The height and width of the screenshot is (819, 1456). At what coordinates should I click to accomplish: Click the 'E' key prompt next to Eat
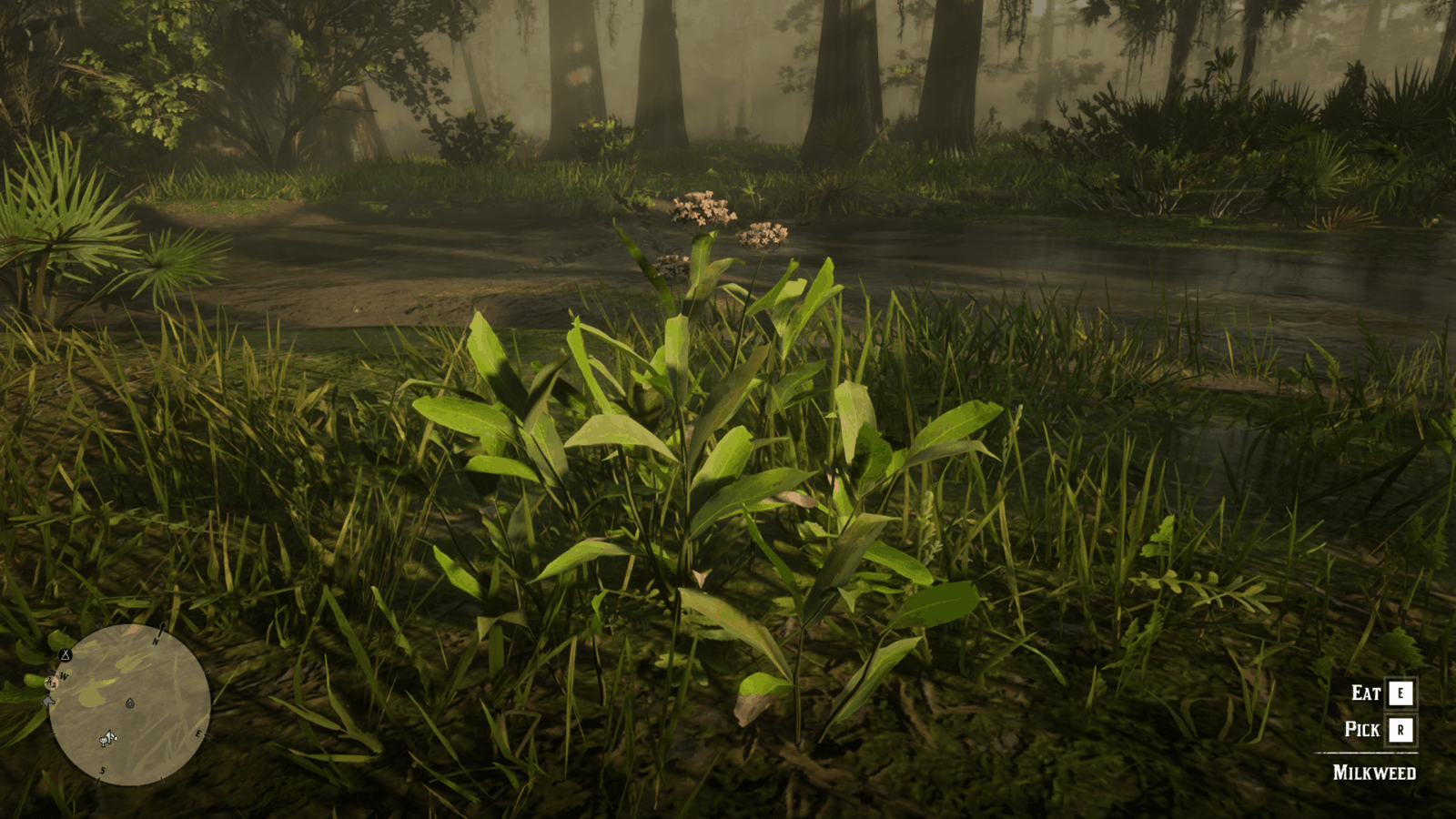tap(1399, 694)
